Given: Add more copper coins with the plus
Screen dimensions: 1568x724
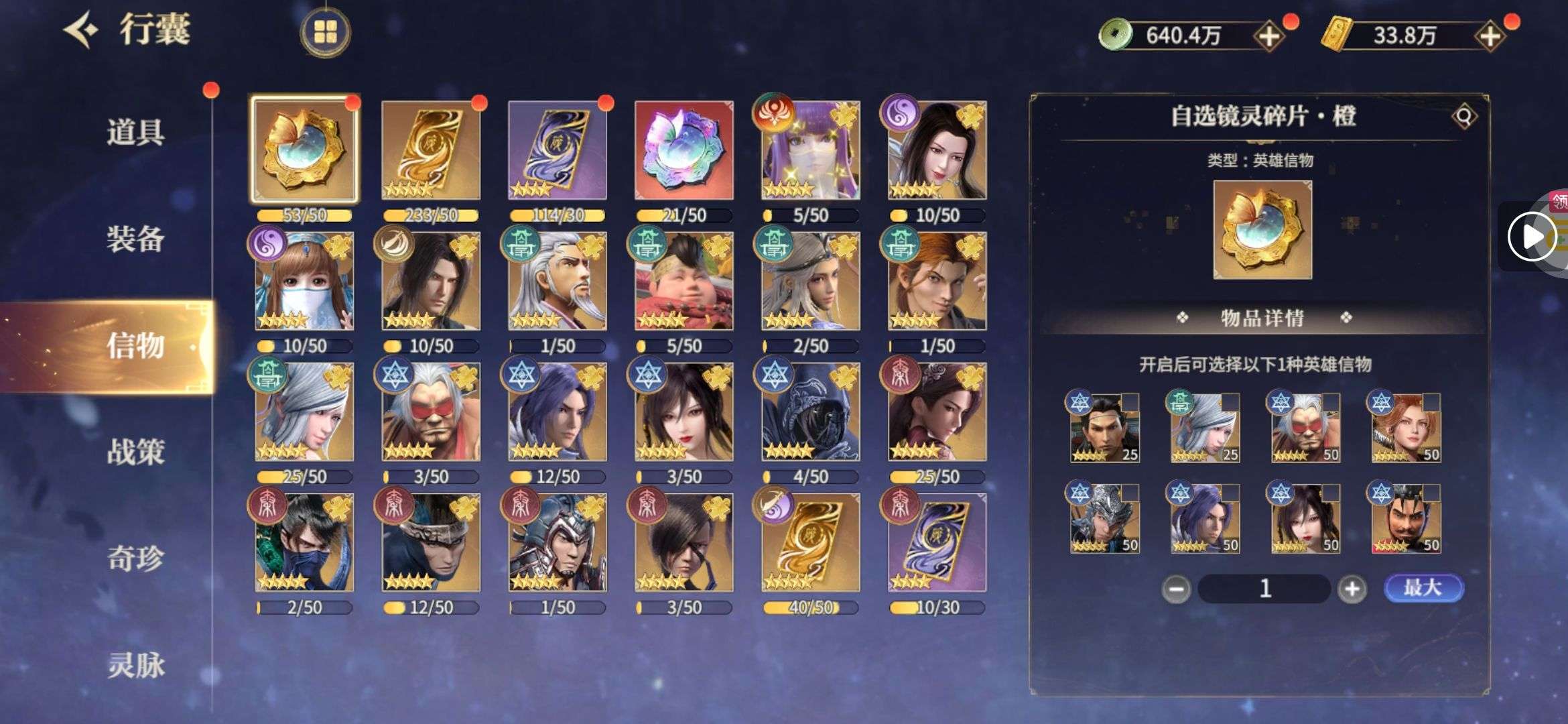Looking at the screenshot, I should 1269,36.
